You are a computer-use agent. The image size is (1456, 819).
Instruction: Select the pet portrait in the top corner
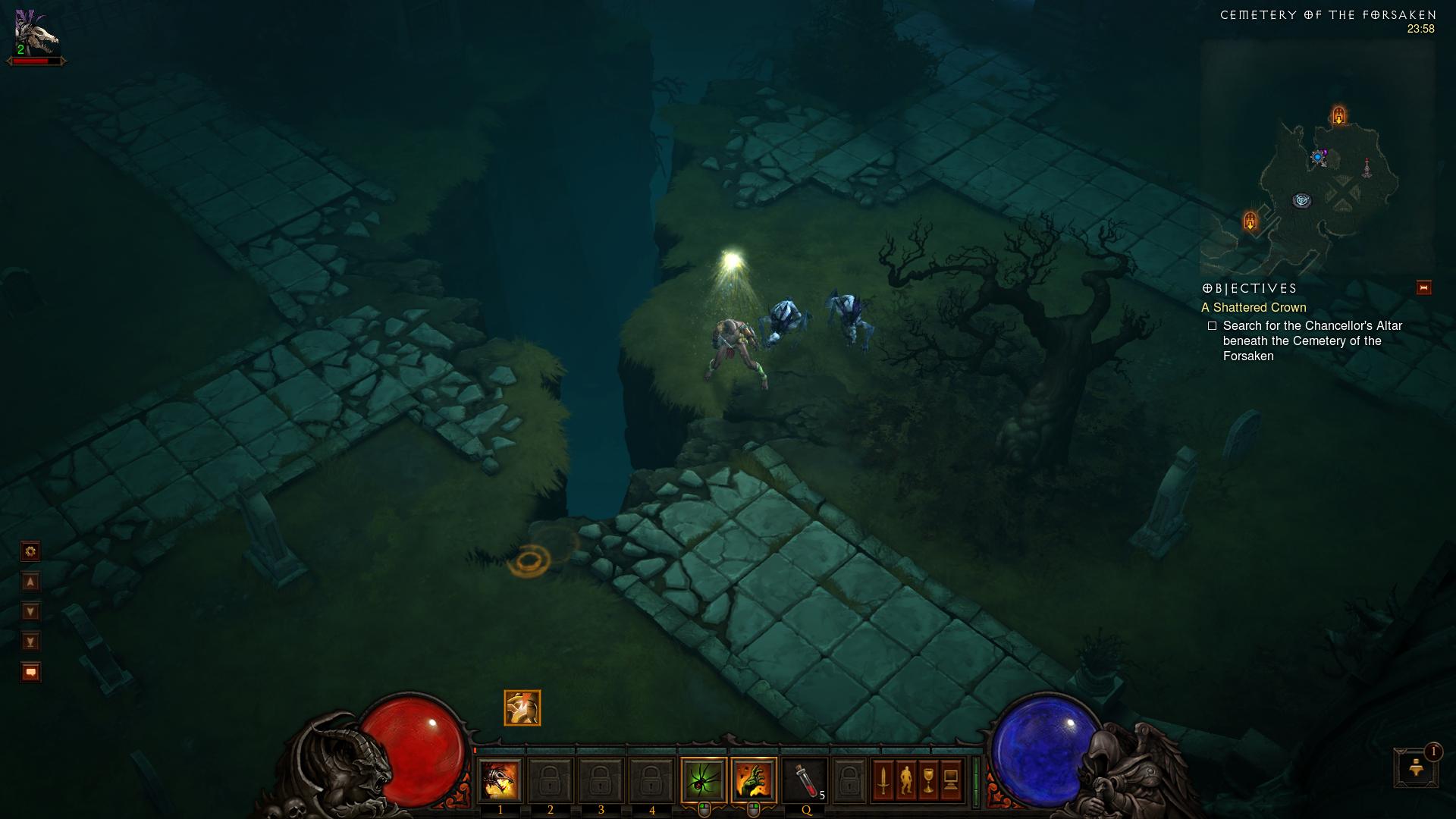36,34
